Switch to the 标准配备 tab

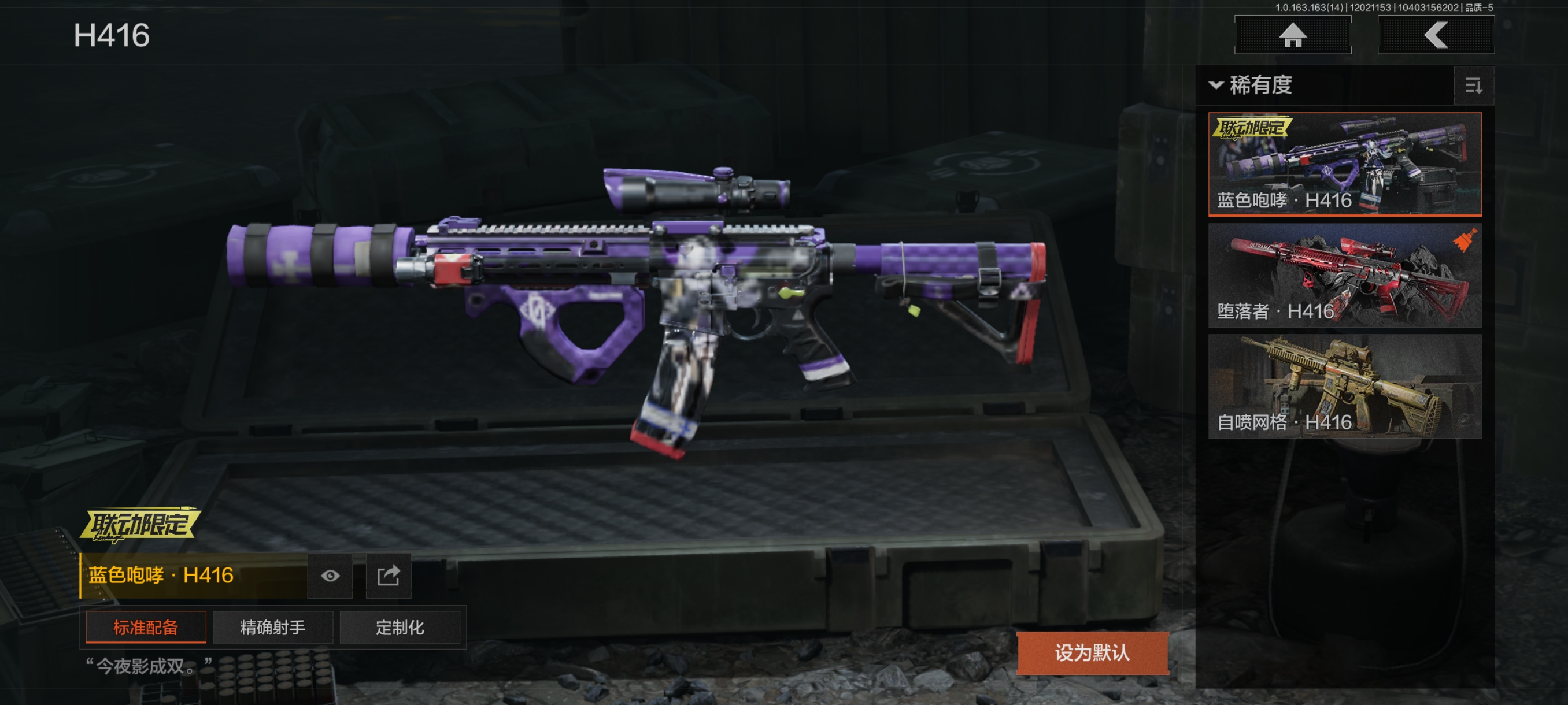click(x=146, y=627)
